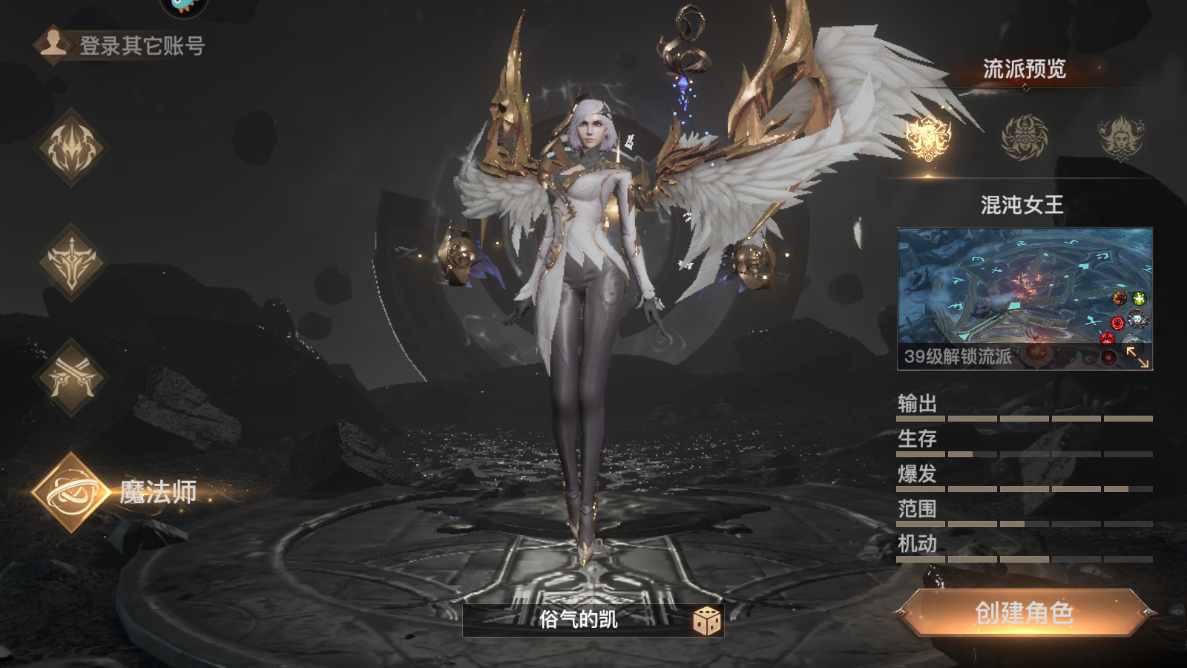Pick the crossed pistols class emblem
Image resolution: width=1187 pixels, height=668 pixels.
(x=71, y=376)
